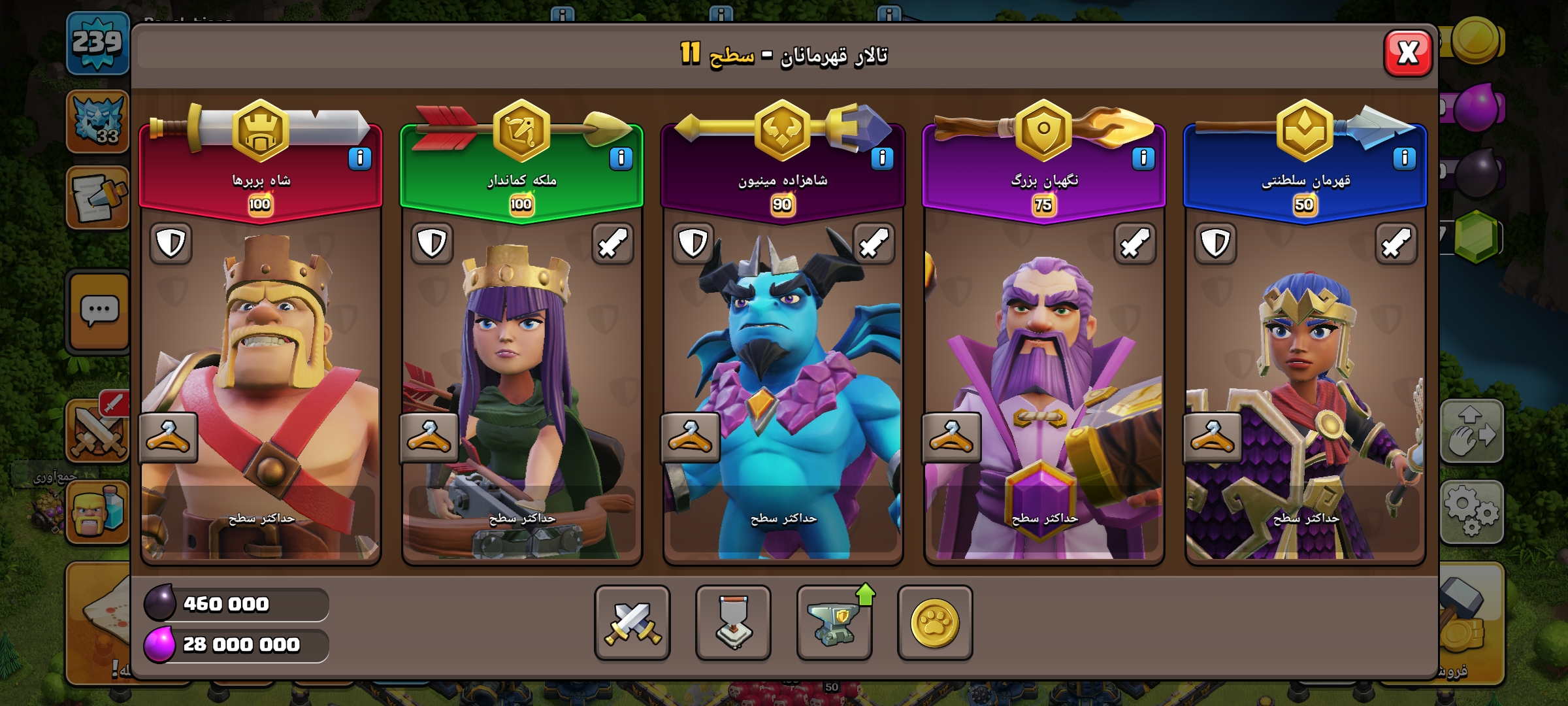
Task: Open Barbarian King skin hanger
Action: pyautogui.click(x=168, y=437)
